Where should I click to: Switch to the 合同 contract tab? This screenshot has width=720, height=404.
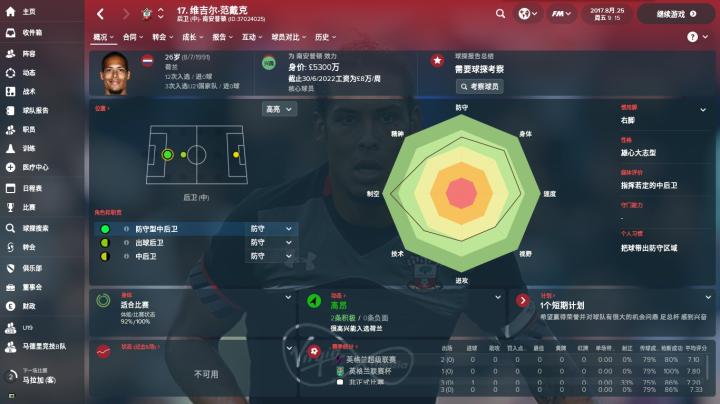pyautogui.click(x=130, y=37)
